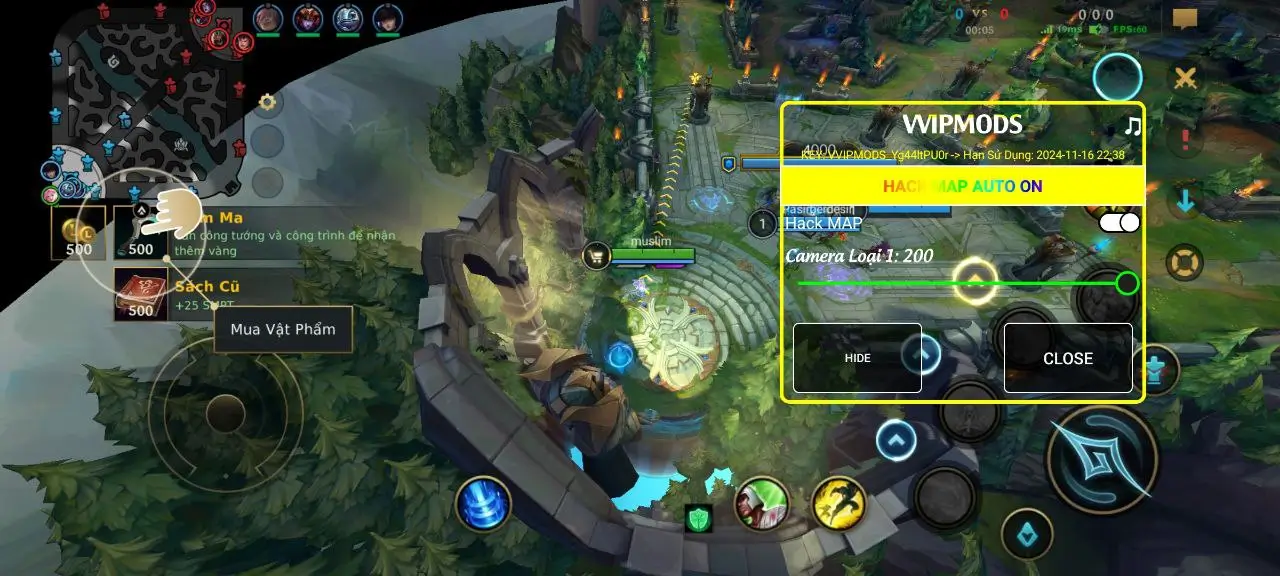Click the Camera Loại slider handle
The image size is (1280, 576).
pyautogui.click(x=1127, y=283)
